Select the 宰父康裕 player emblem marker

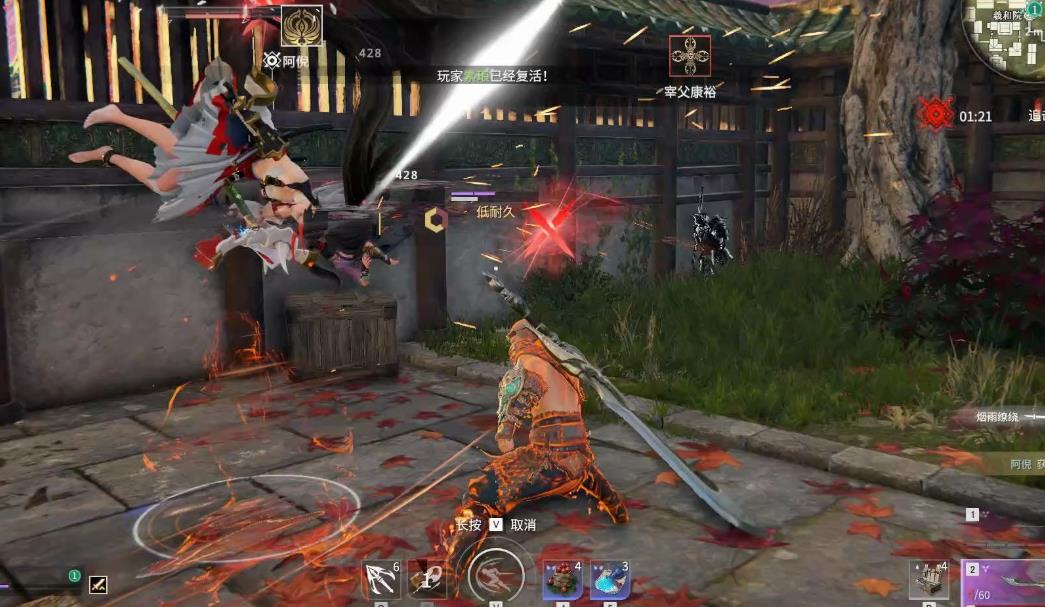point(690,56)
